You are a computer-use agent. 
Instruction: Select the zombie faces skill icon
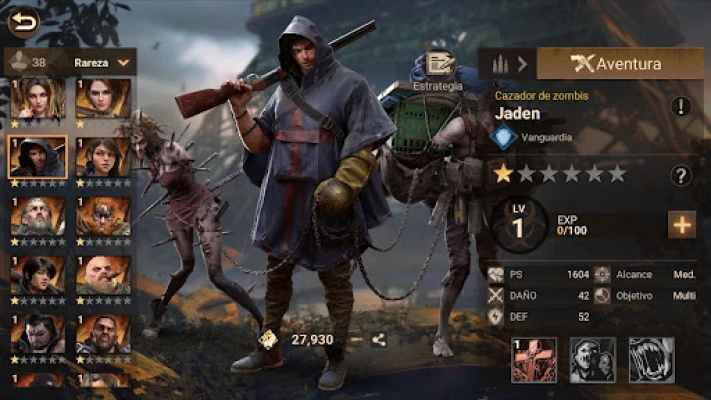[592, 360]
